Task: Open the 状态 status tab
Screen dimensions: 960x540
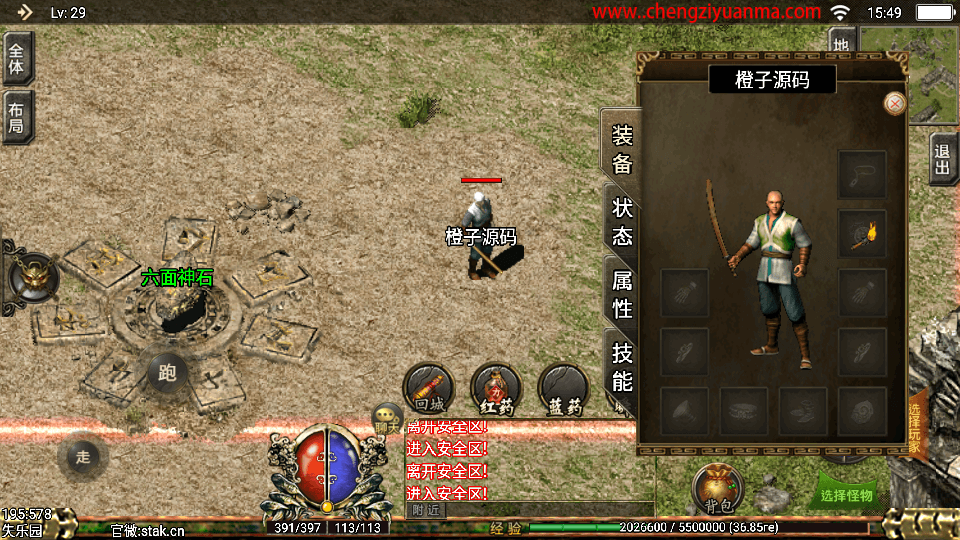Action: coord(622,222)
